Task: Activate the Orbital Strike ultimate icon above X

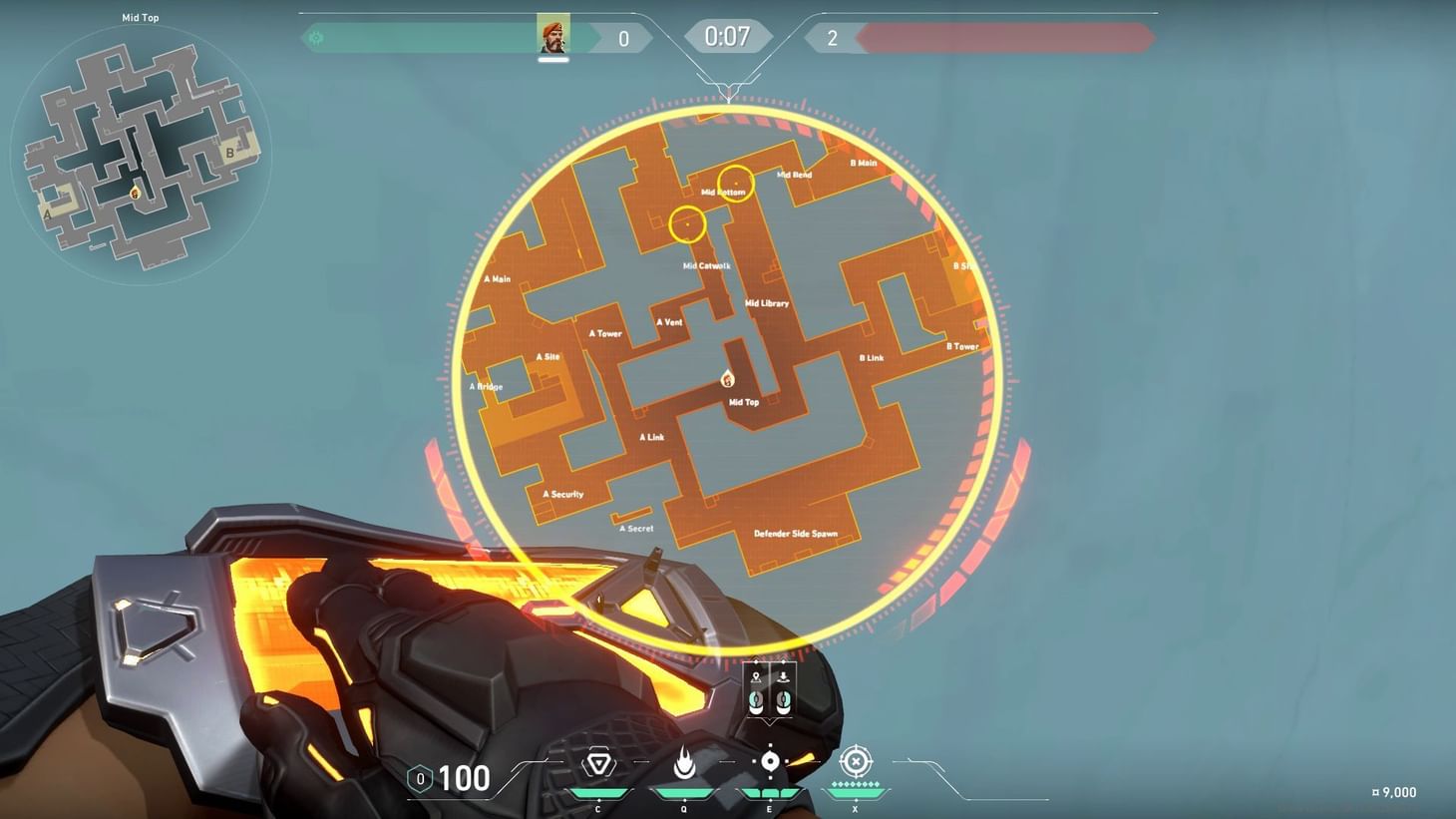Action: (855, 763)
